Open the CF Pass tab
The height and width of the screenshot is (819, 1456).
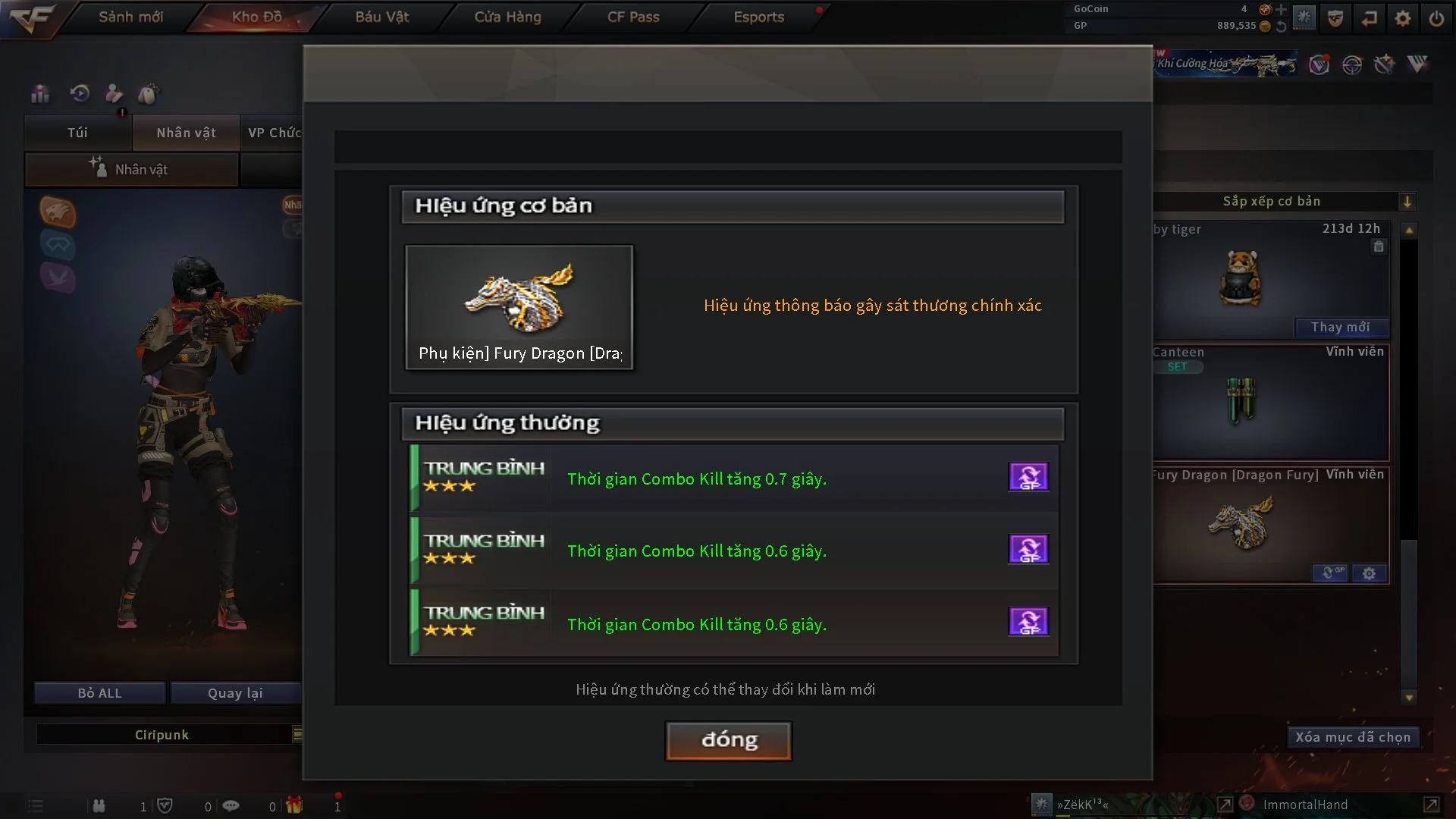[633, 17]
